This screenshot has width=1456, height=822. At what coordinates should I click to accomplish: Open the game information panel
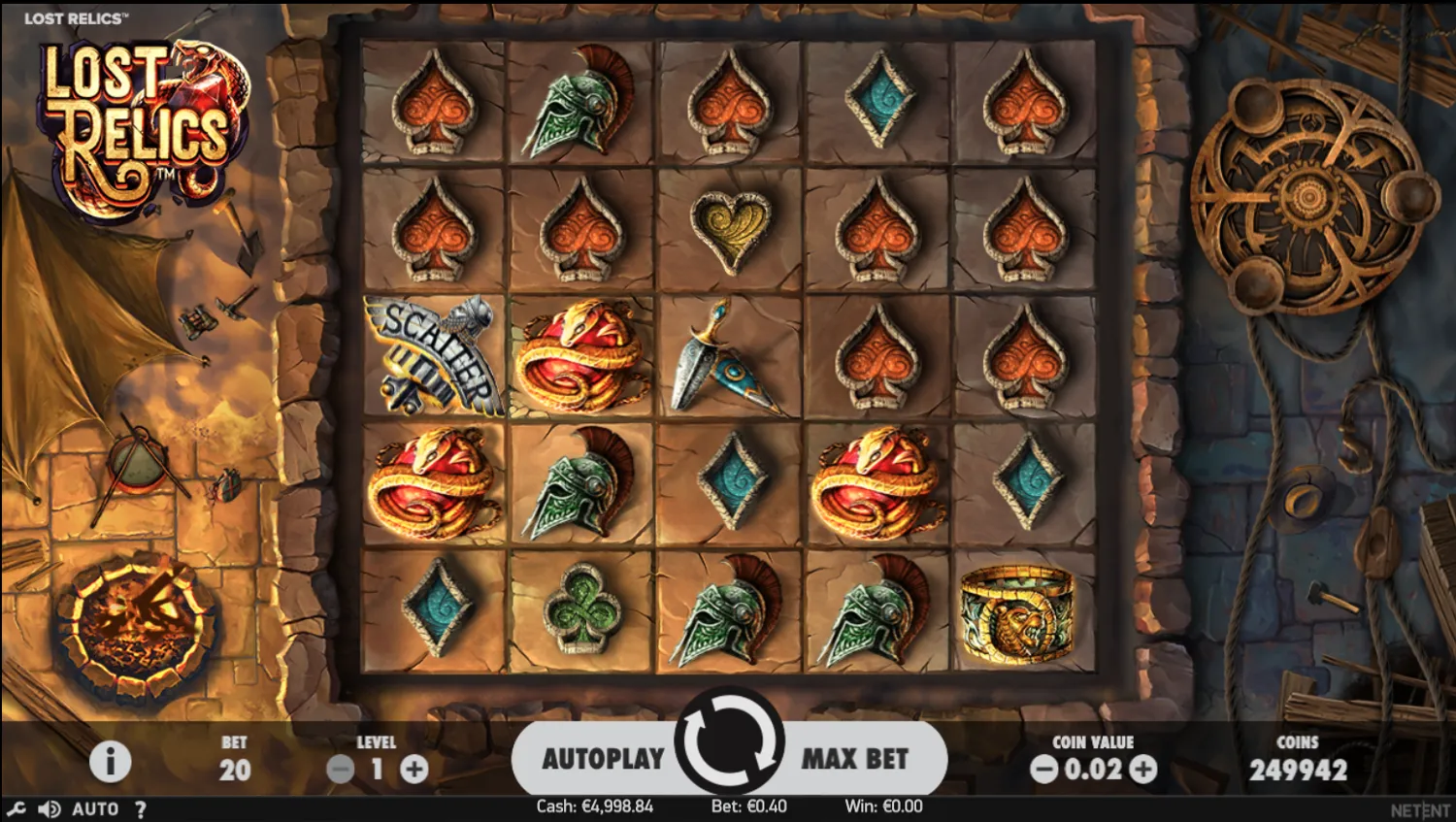point(112,761)
